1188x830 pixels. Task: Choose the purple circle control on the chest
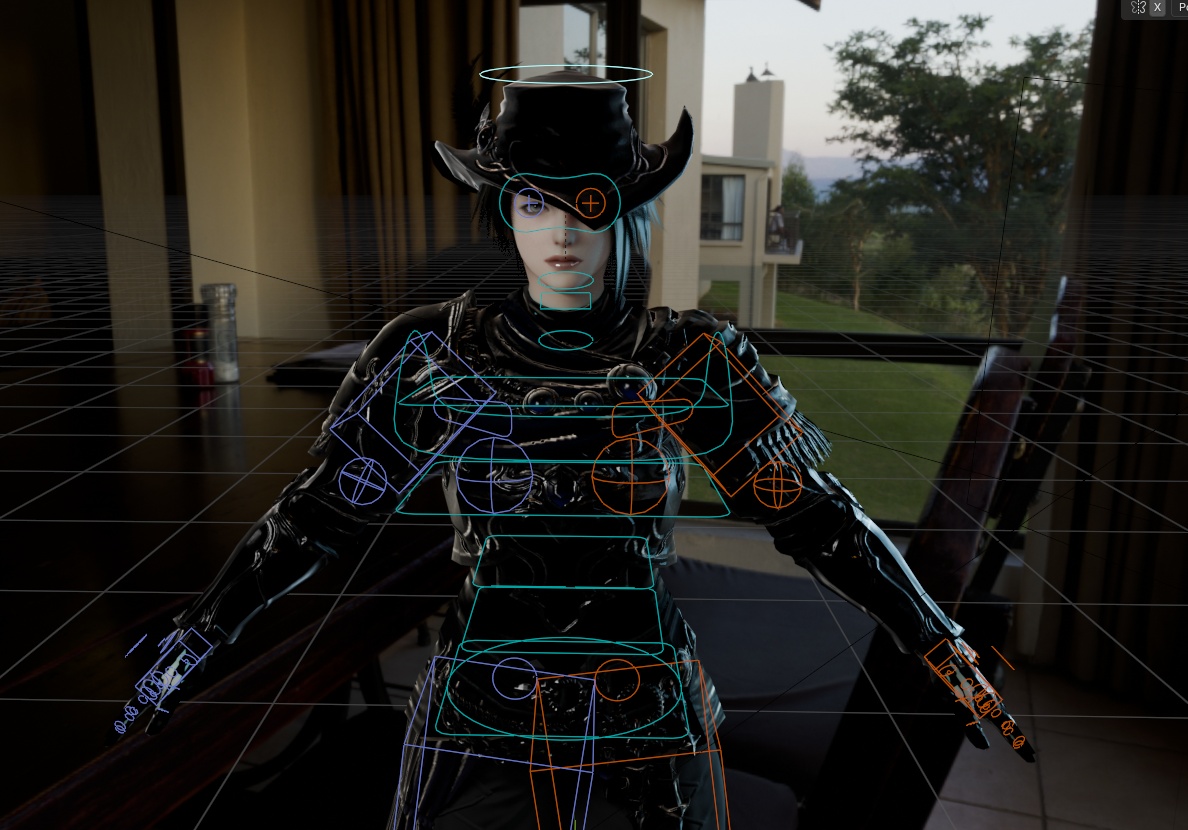pos(495,475)
